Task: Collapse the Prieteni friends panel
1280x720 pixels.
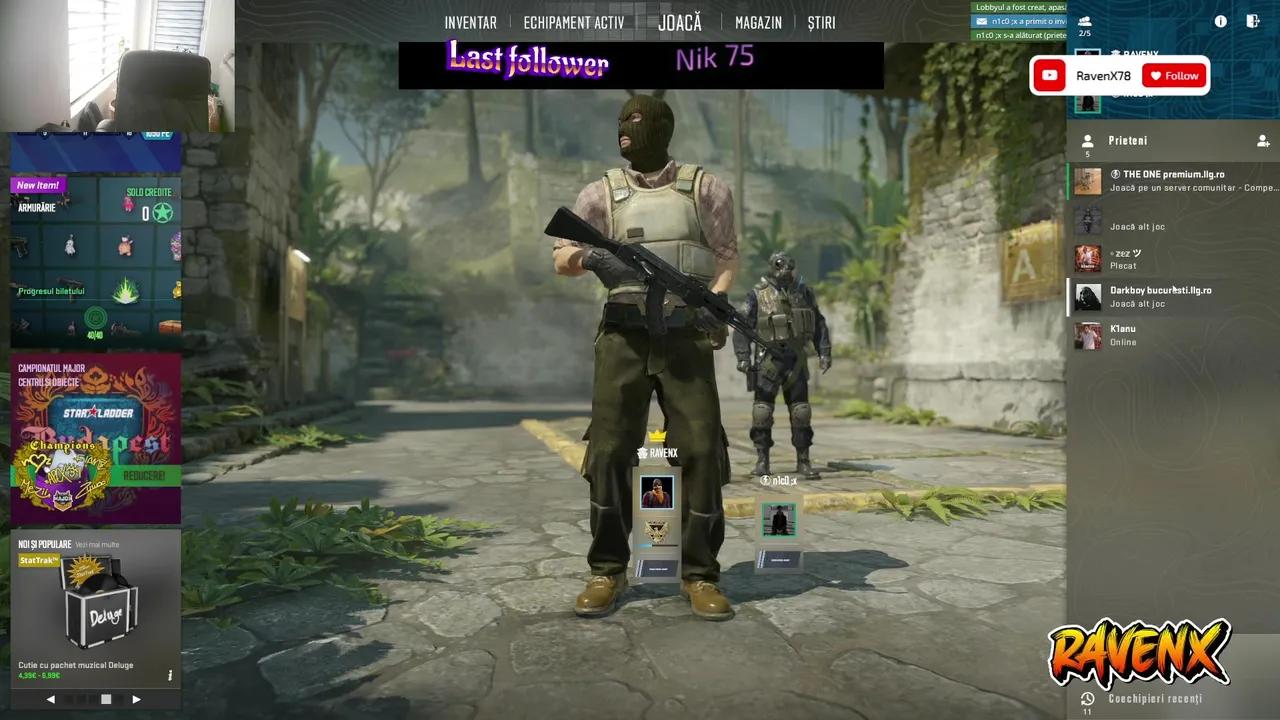Action: [1087, 141]
